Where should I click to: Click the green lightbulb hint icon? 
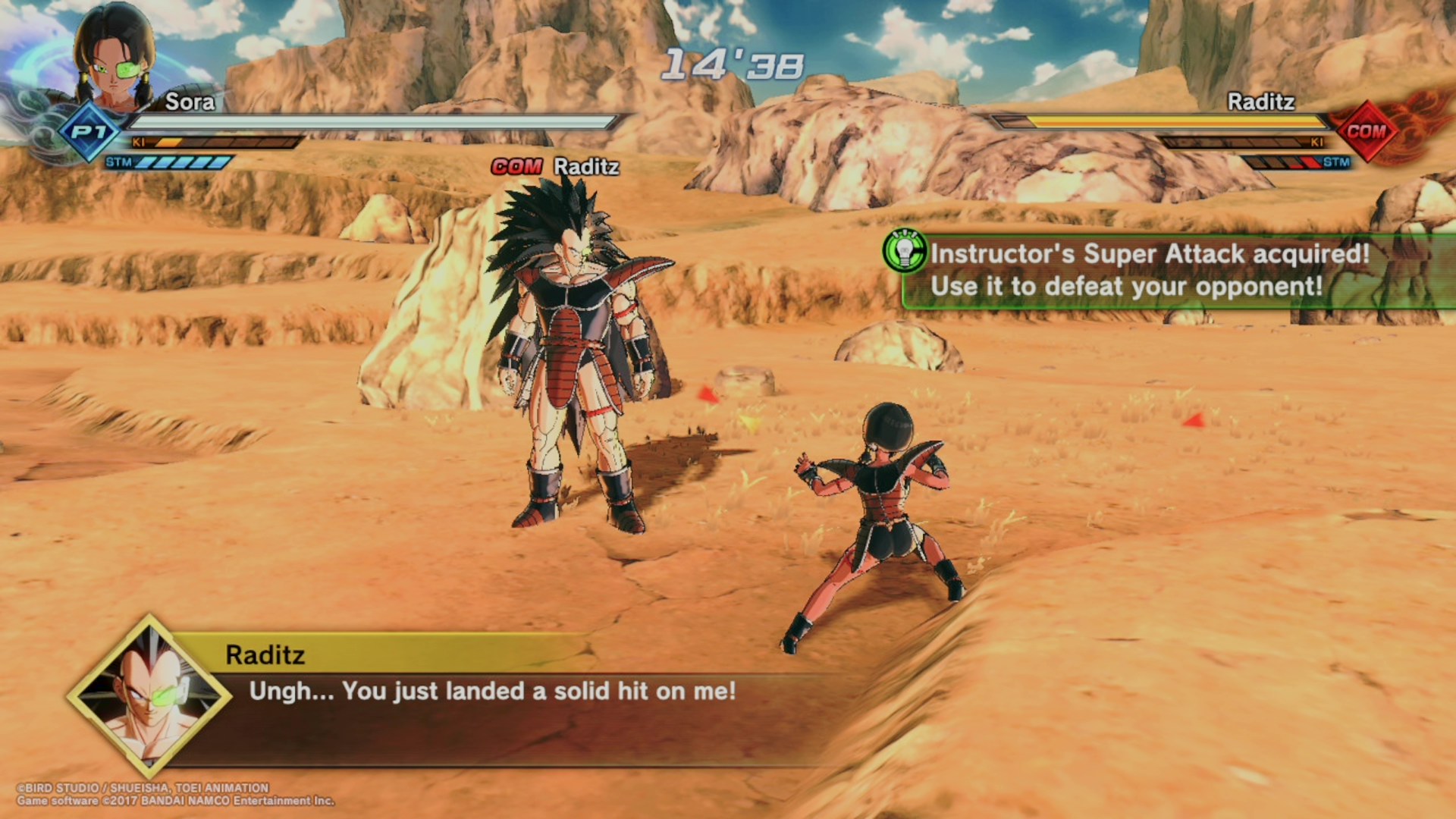(x=904, y=251)
